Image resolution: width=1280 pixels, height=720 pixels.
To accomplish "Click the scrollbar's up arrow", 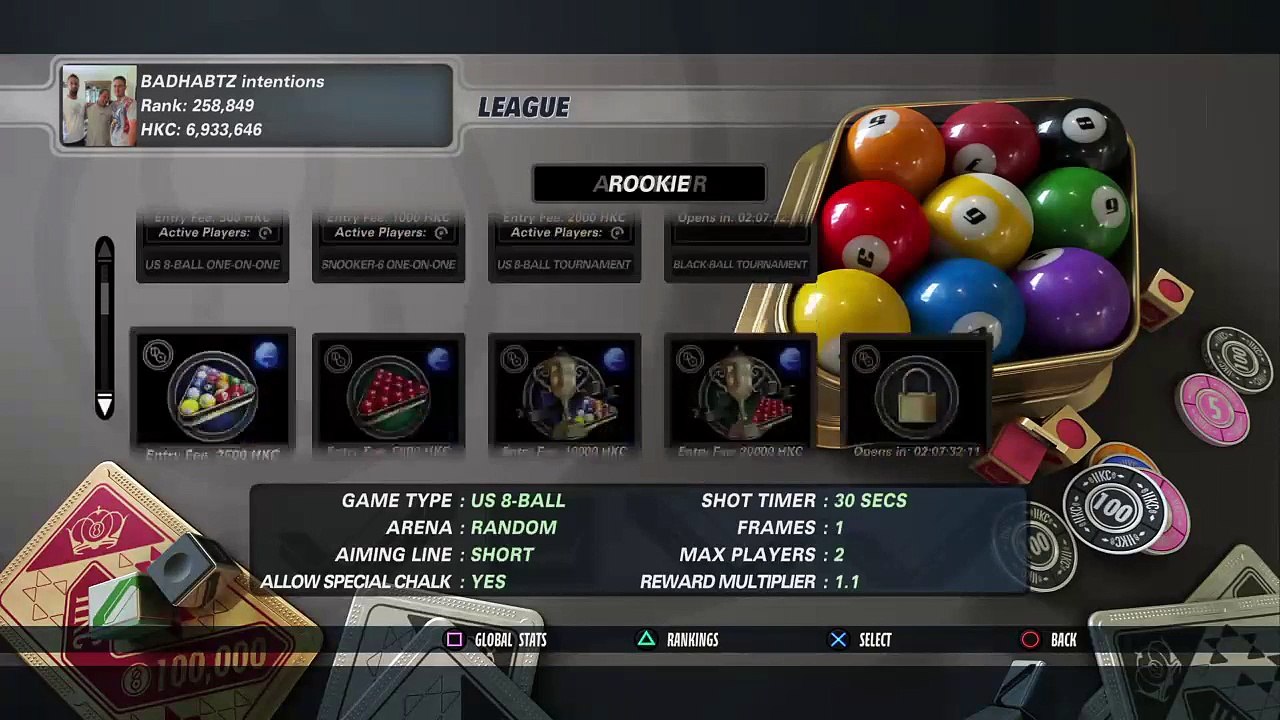I will tap(104, 247).
